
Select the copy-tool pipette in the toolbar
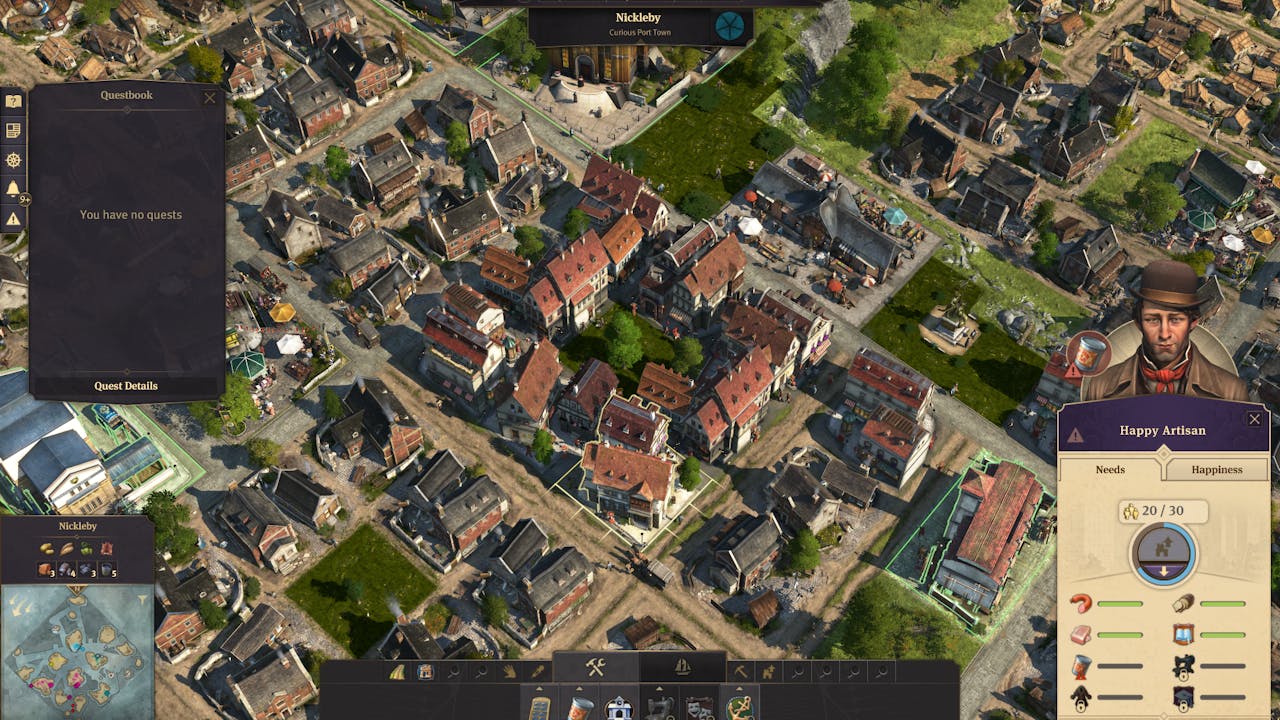pyautogui.click(x=540, y=671)
